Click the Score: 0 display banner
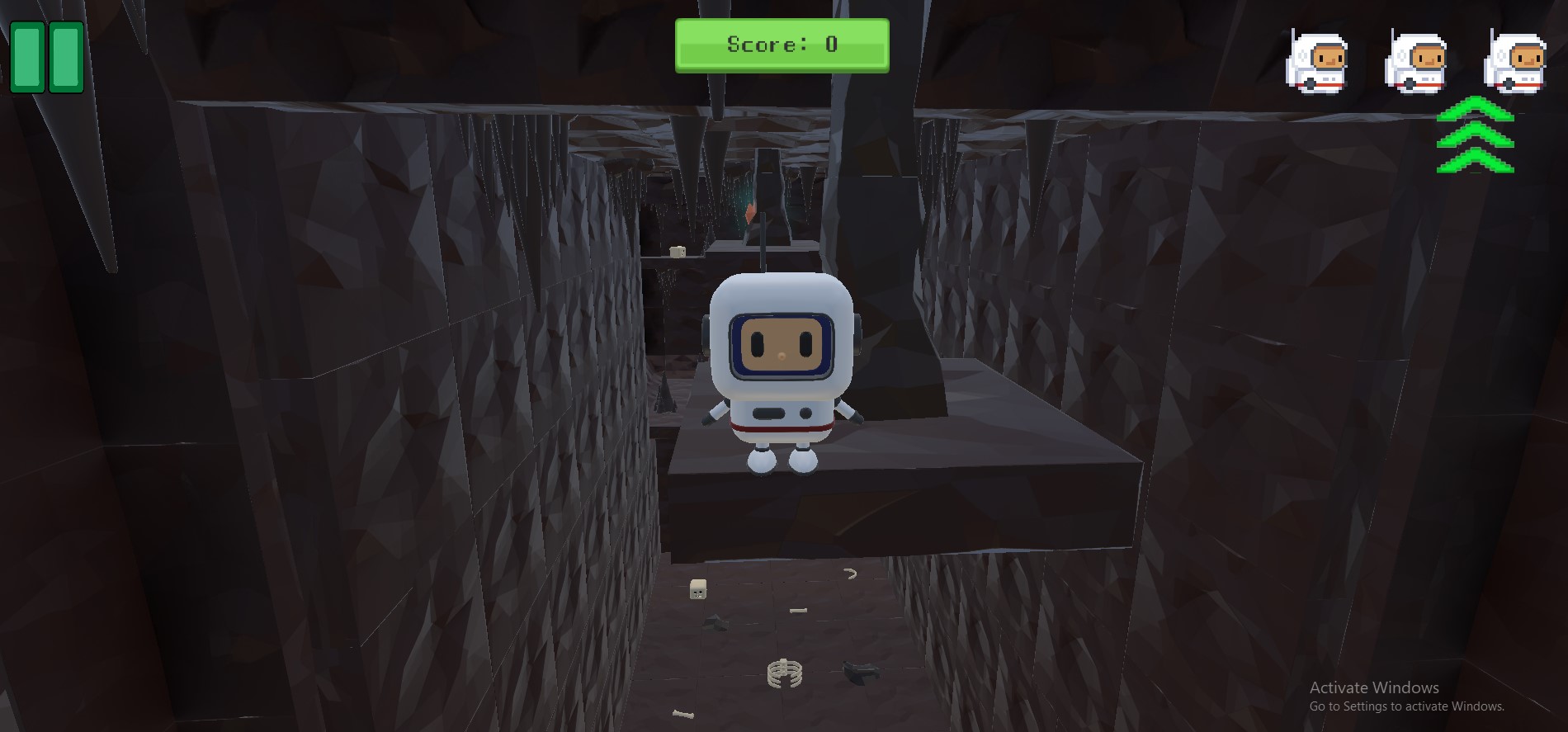 click(782, 45)
